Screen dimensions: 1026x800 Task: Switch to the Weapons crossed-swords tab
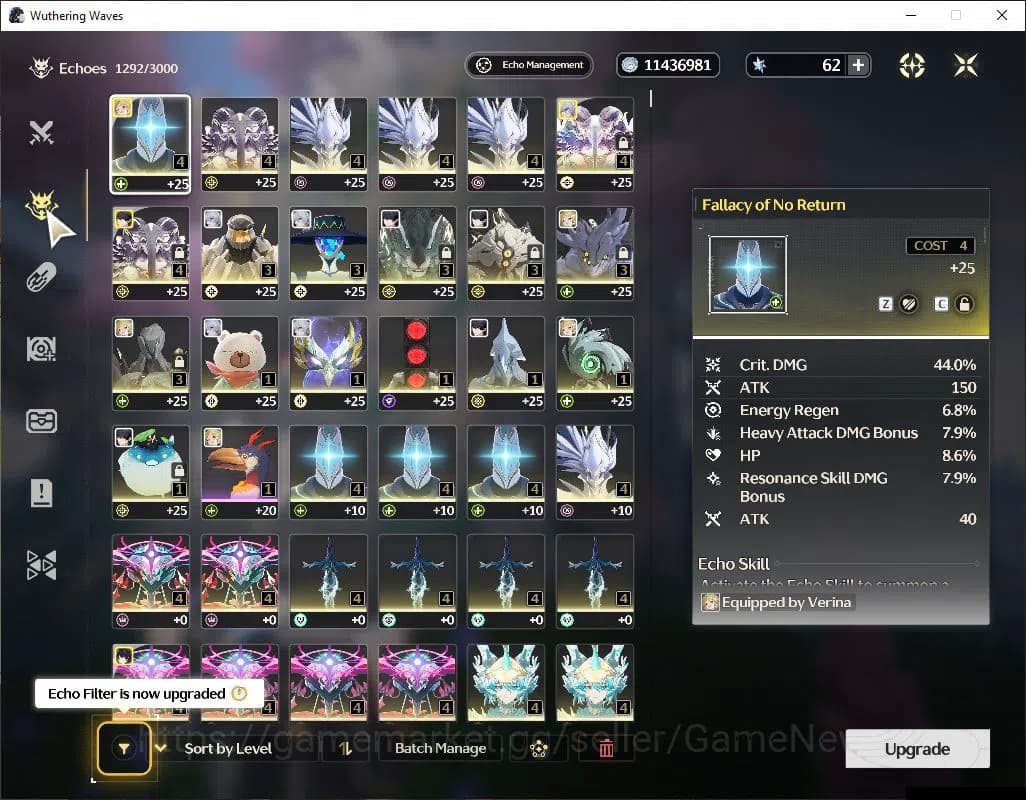(41, 132)
